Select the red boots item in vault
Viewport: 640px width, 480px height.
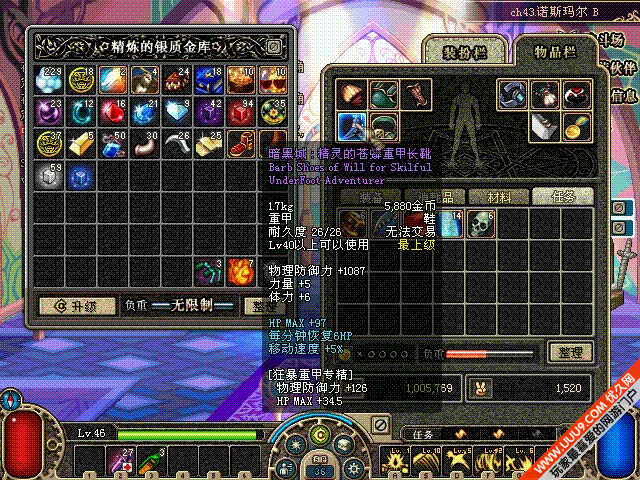click(x=240, y=144)
